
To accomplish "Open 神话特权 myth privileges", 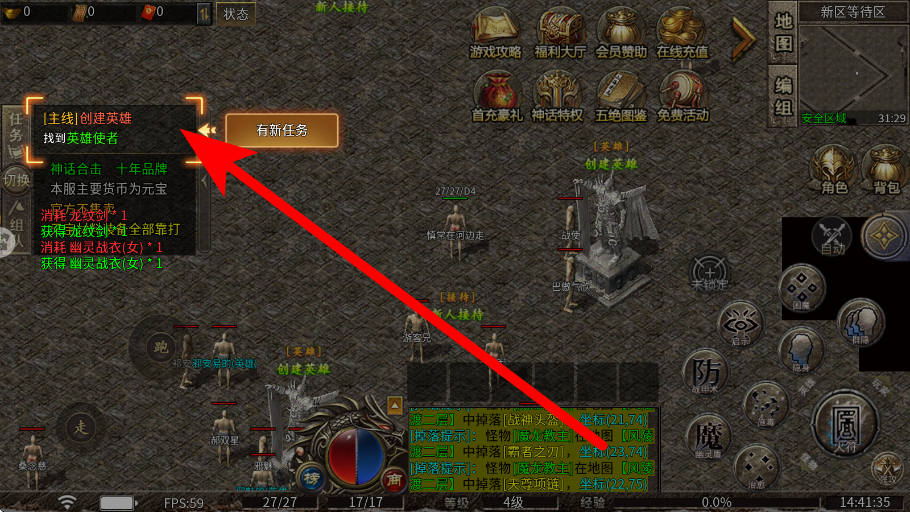I will coord(557,93).
